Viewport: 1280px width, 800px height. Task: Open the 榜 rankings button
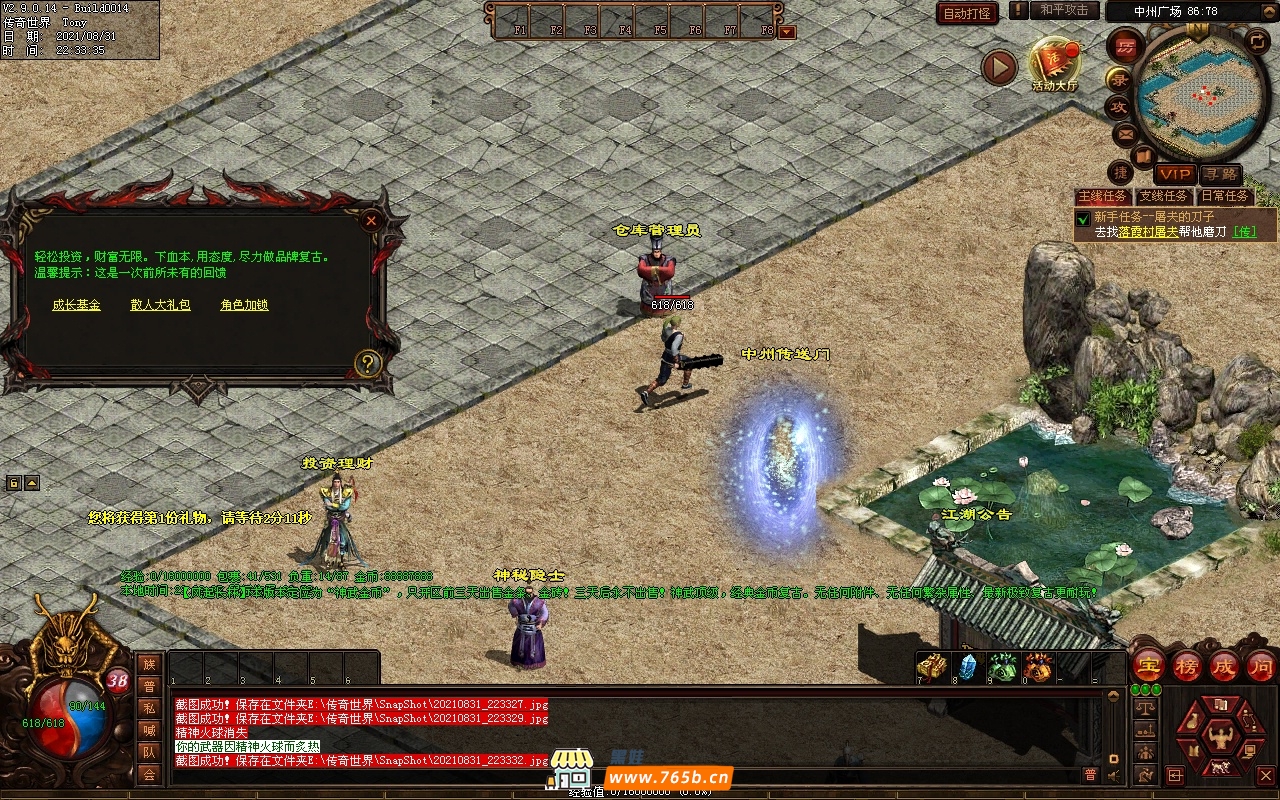pyautogui.click(x=1187, y=667)
